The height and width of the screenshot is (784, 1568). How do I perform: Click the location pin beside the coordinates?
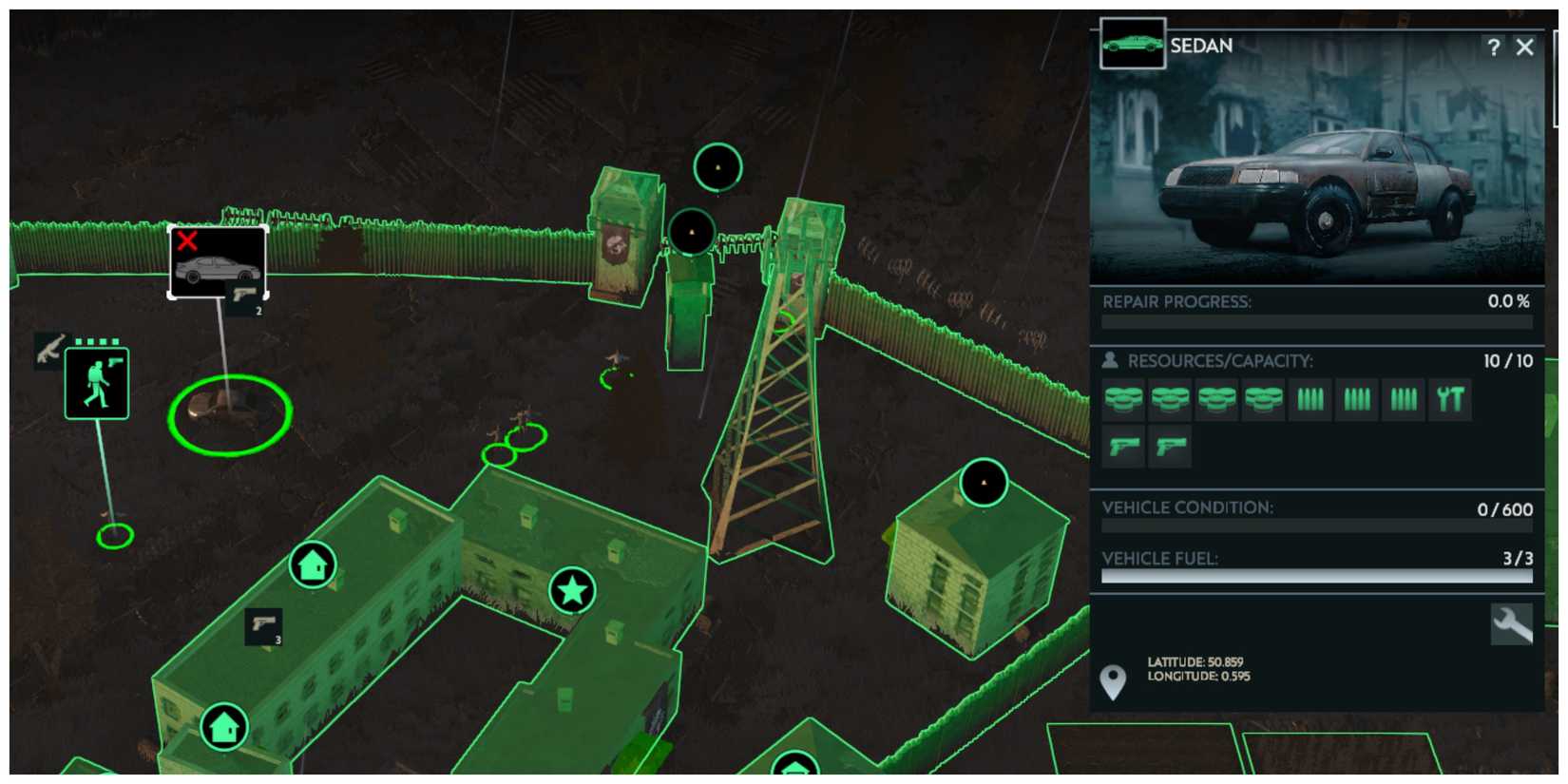(x=1113, y=680)
